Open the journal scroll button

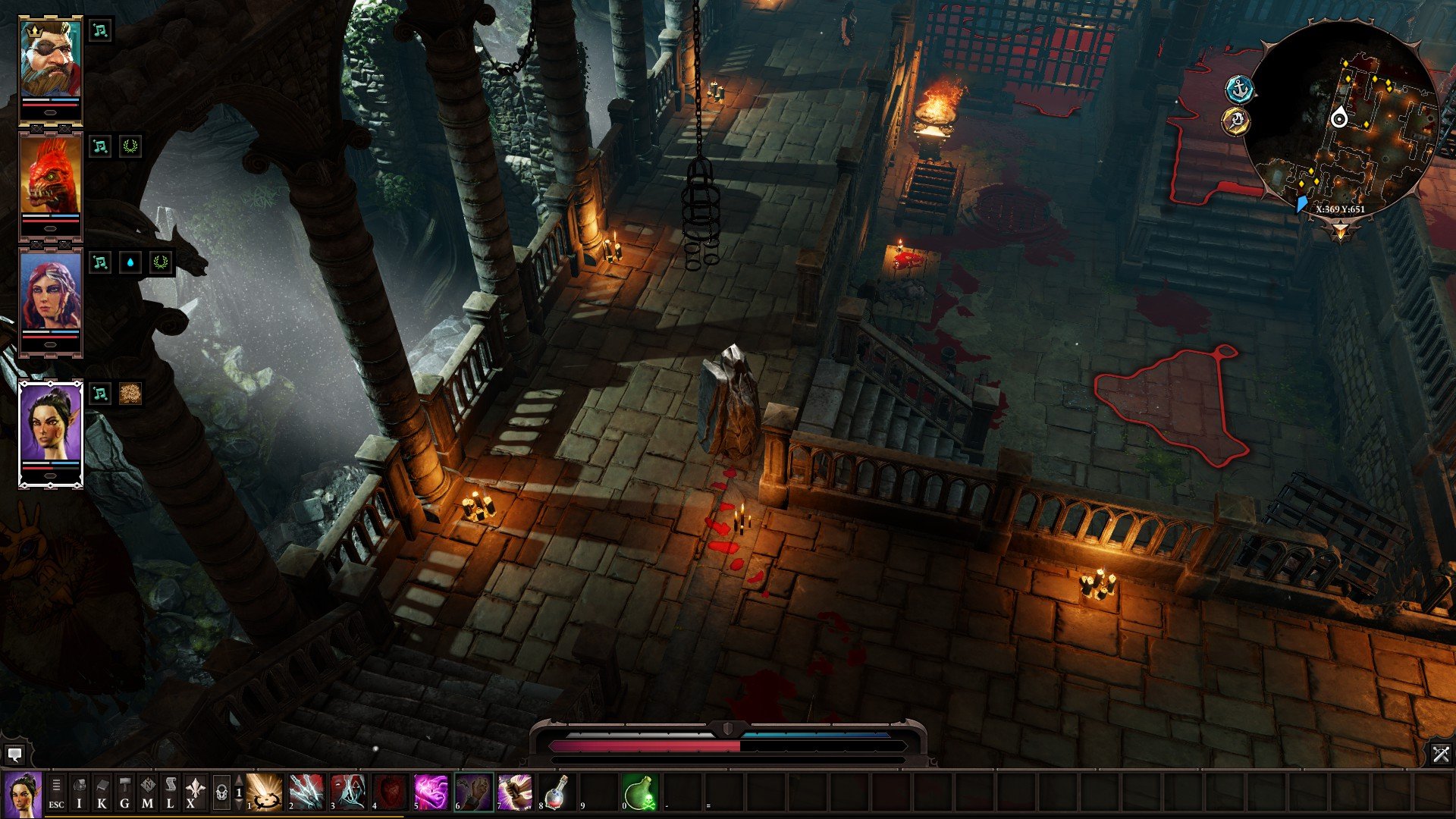coord(170,792)
